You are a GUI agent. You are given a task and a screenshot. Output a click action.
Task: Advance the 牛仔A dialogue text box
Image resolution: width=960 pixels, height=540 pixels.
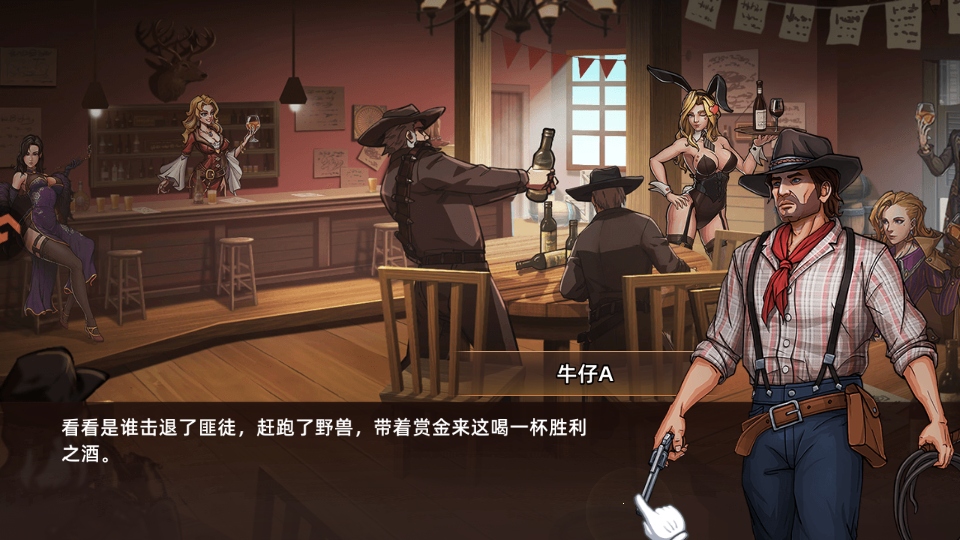(x=330, y=440)
